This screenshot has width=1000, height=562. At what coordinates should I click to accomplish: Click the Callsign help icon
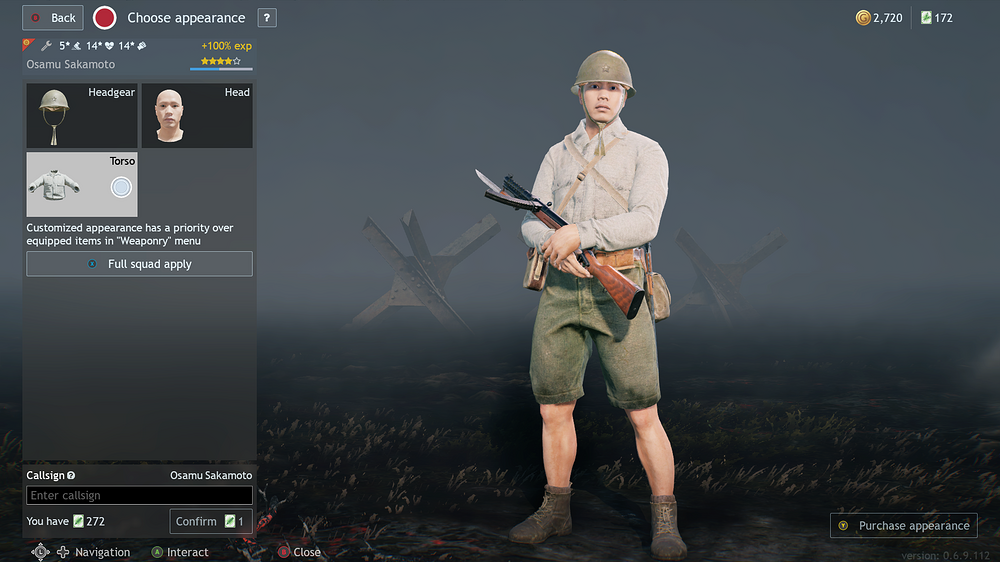tap(71, 476)
